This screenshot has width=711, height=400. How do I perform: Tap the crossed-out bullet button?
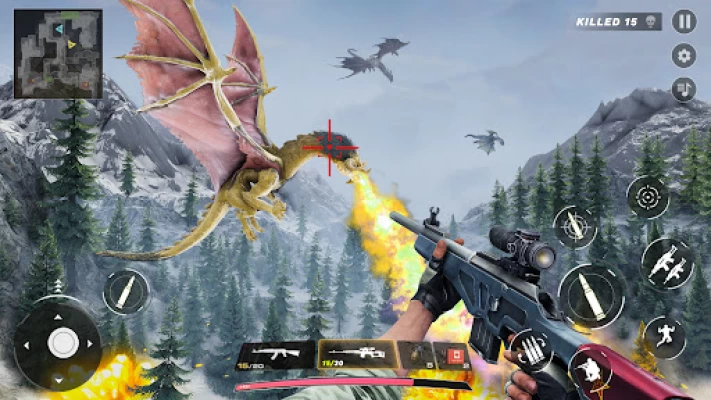coord(575,228)
